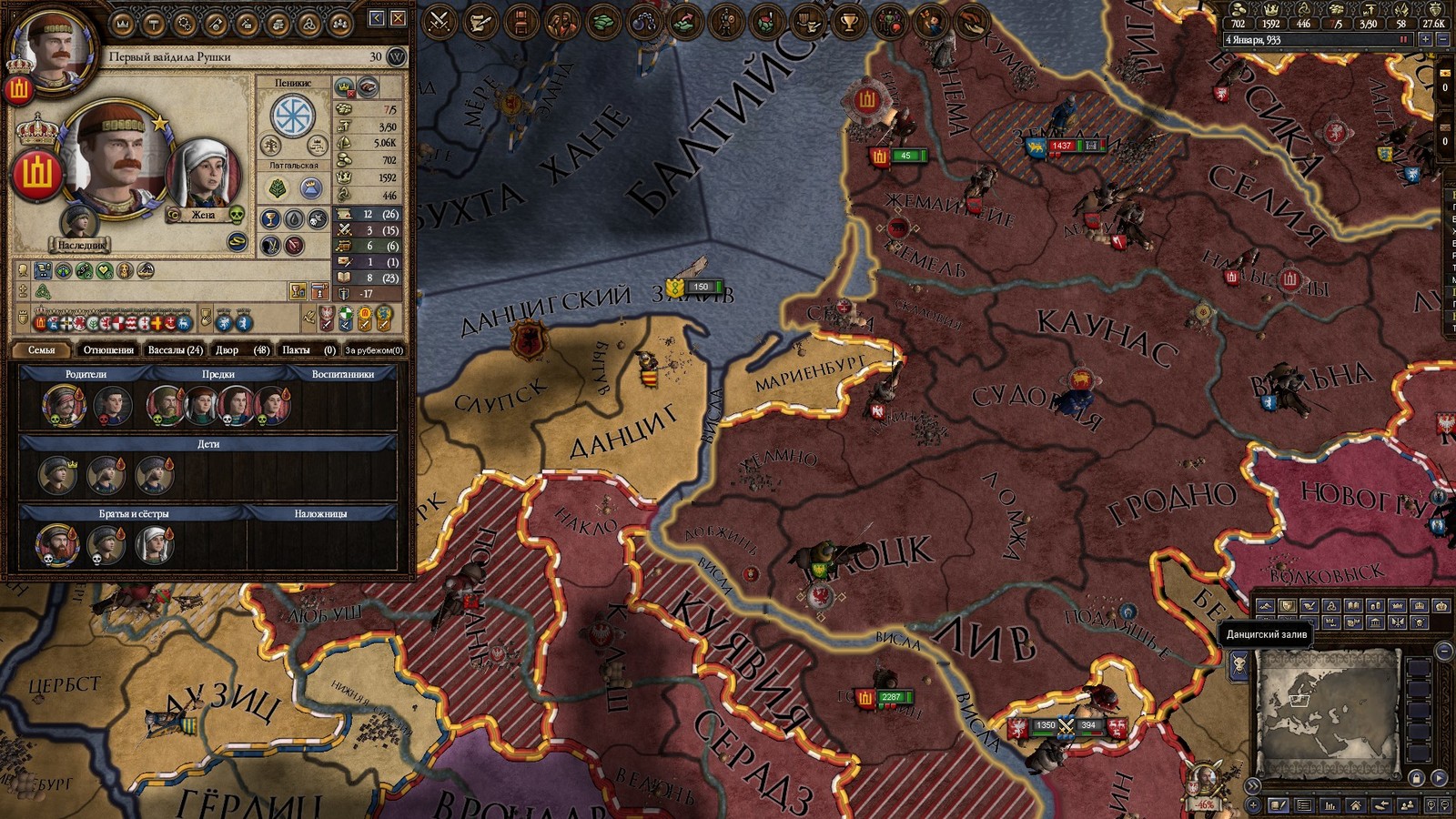Click the wife's portrait labeled Жена
This screenshot has width=1456, height=819.
pyautogui.click(x=203, y=174)
